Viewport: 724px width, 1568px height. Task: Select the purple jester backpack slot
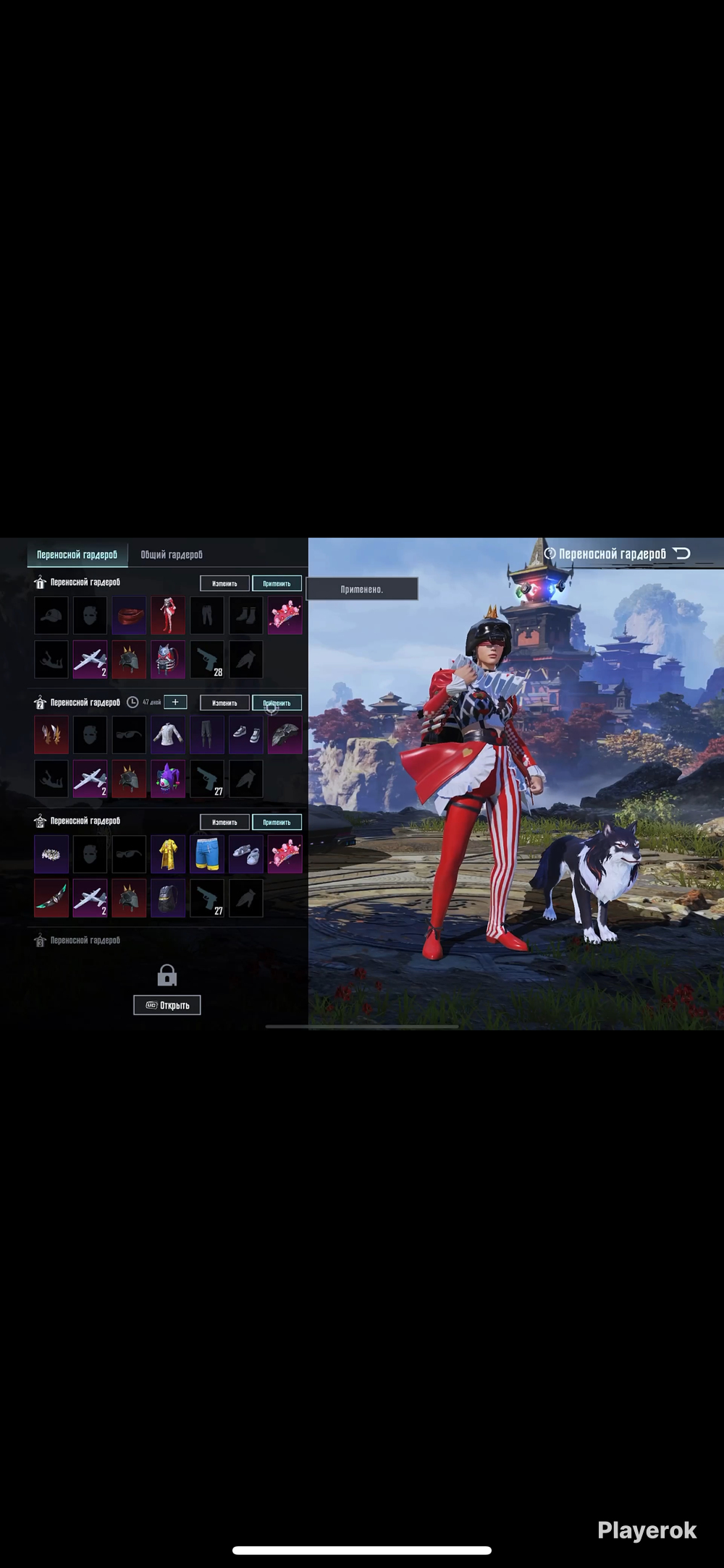[168, 779]
